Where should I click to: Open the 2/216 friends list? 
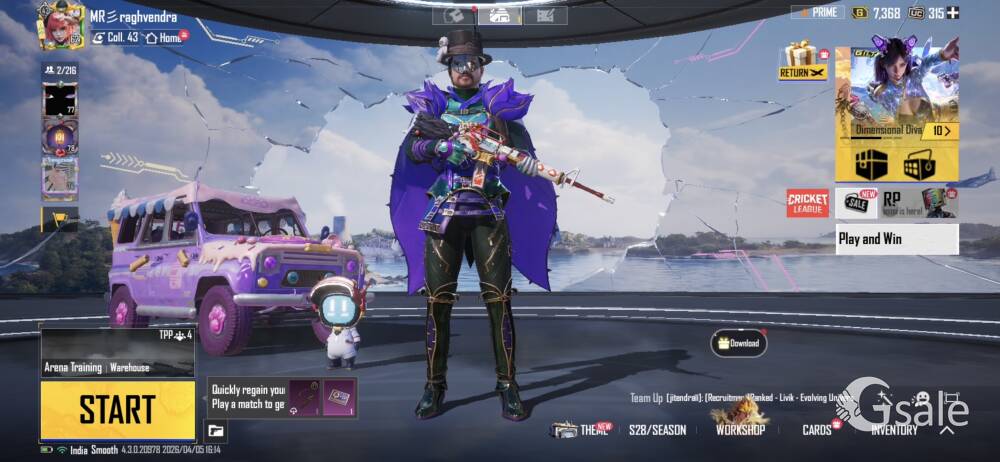(59, 70)
